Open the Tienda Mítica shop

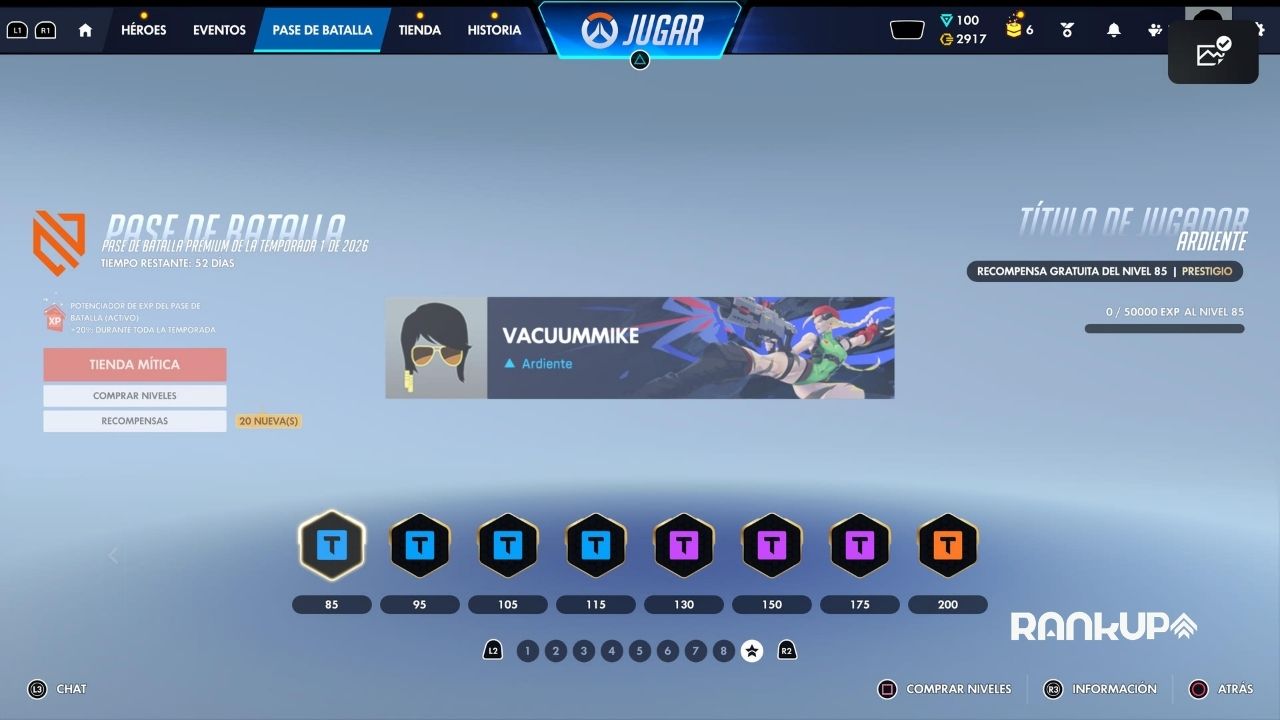135,365
